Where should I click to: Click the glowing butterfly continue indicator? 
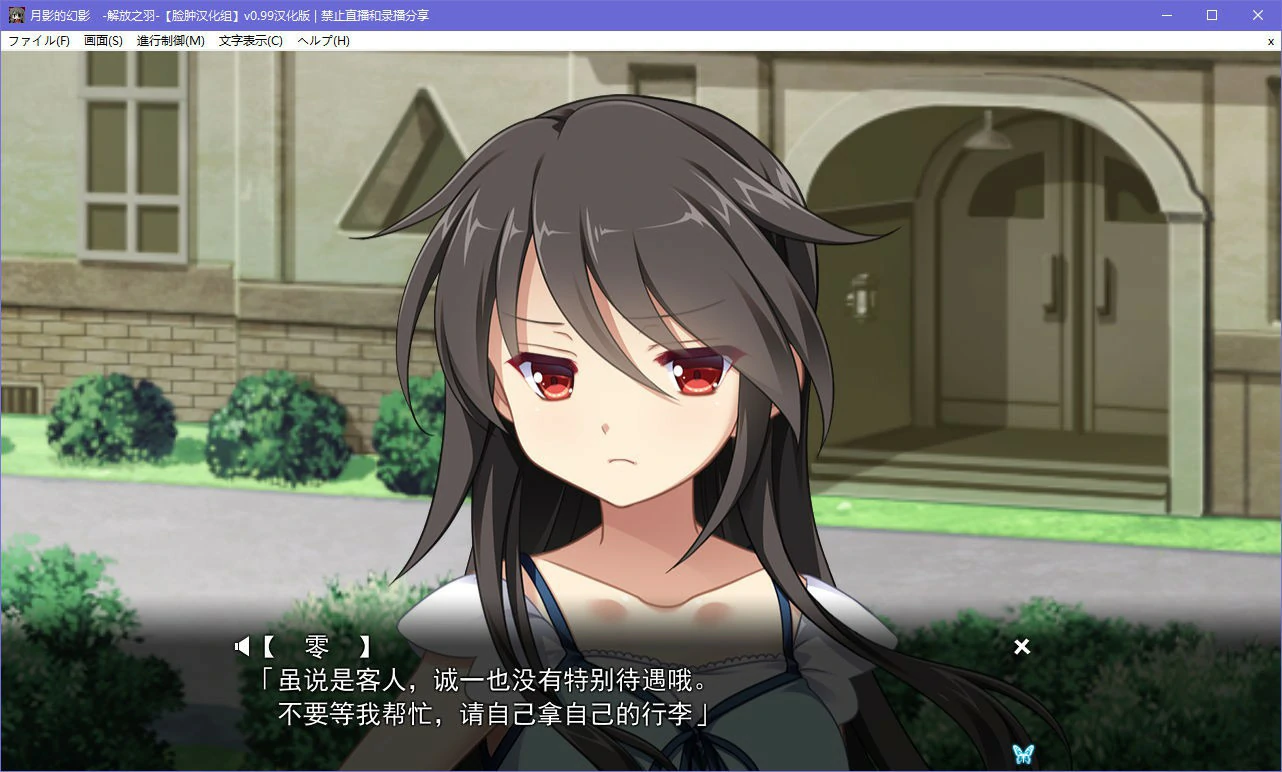[1022, 755]
